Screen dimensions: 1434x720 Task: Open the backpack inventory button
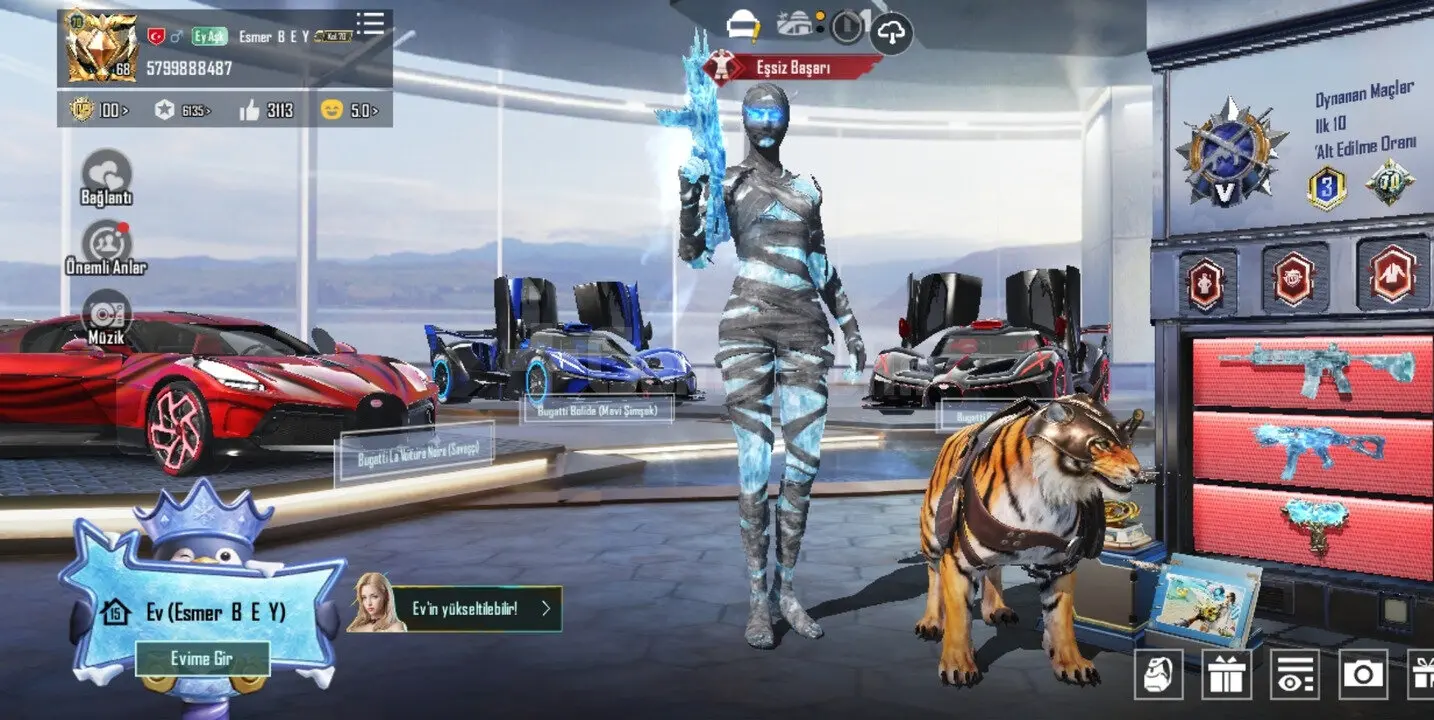[x=1159, y=673]
